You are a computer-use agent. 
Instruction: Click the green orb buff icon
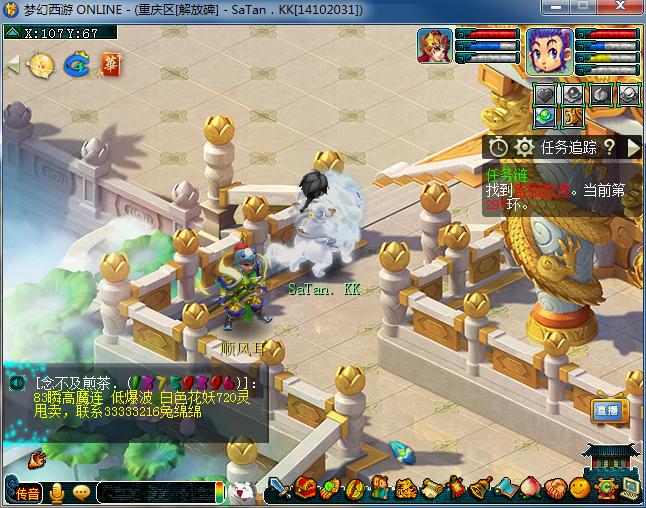545,116
